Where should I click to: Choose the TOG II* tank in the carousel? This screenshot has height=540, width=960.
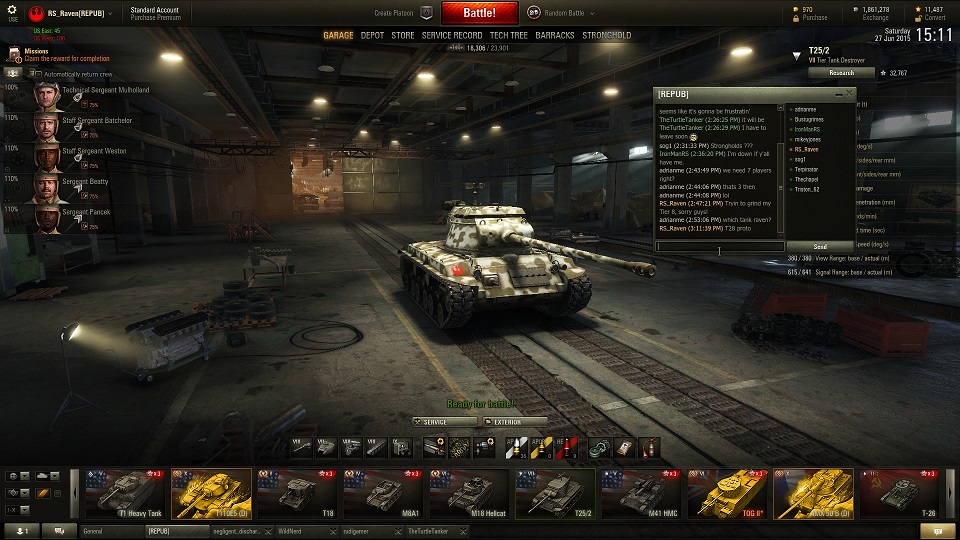point(727,493)
